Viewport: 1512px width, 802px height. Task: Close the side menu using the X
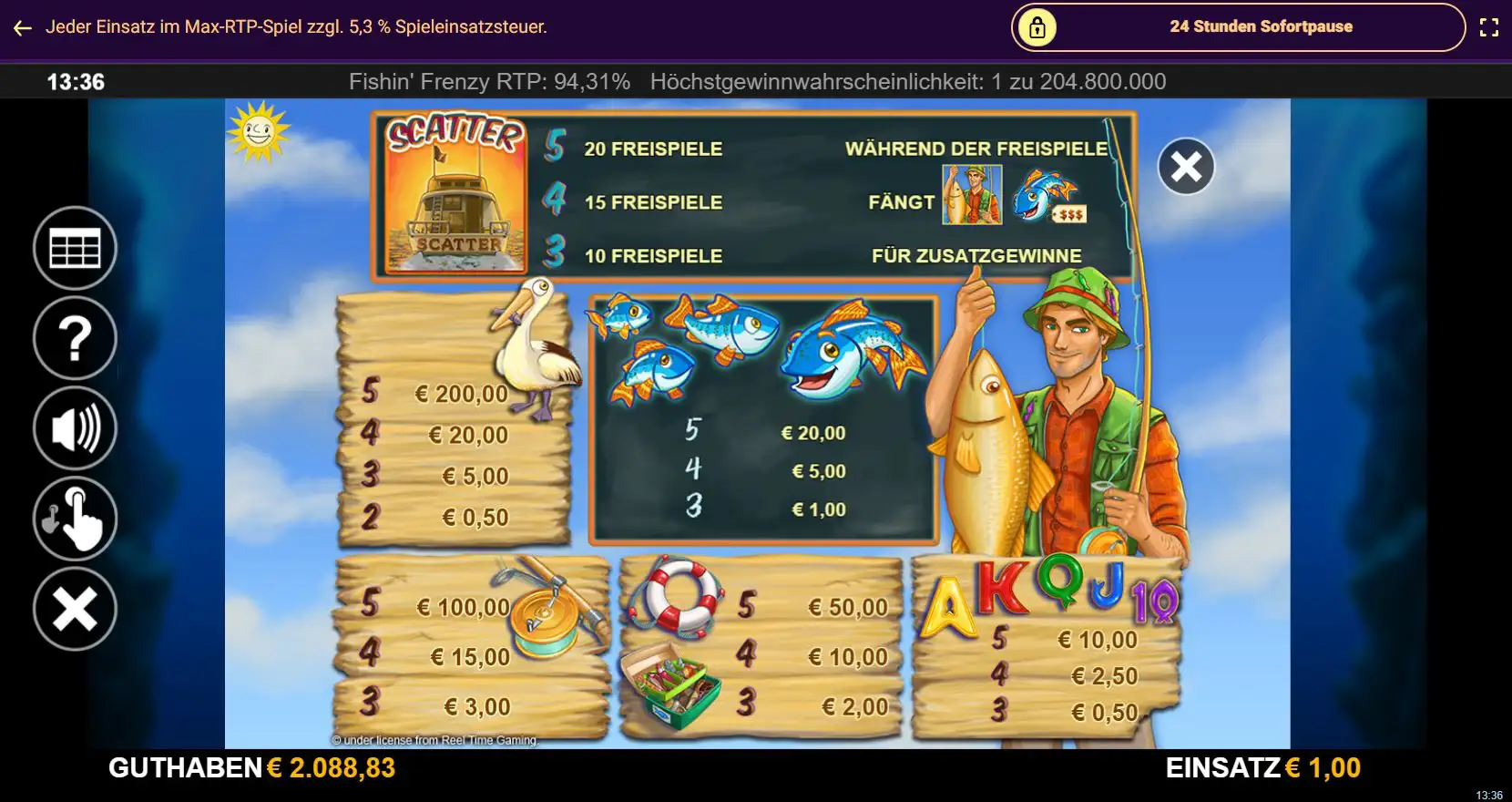[75, 609]
